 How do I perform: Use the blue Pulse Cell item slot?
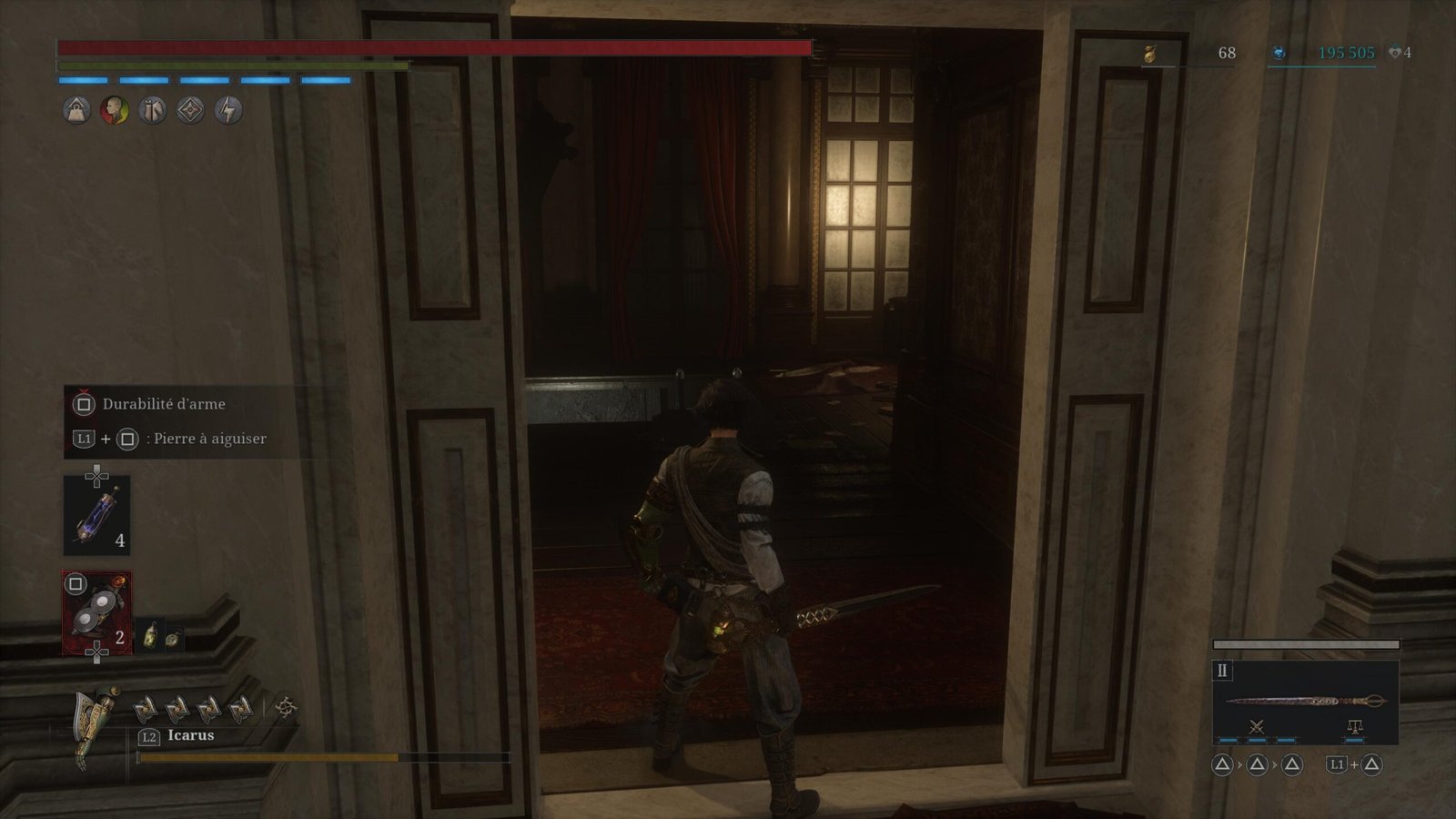pyautogui.click(x=96, y=515)
